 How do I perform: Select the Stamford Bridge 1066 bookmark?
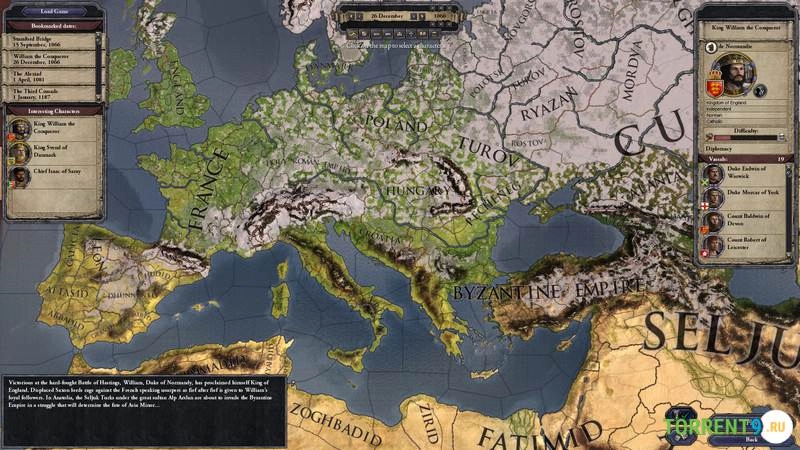coord(48,42)
